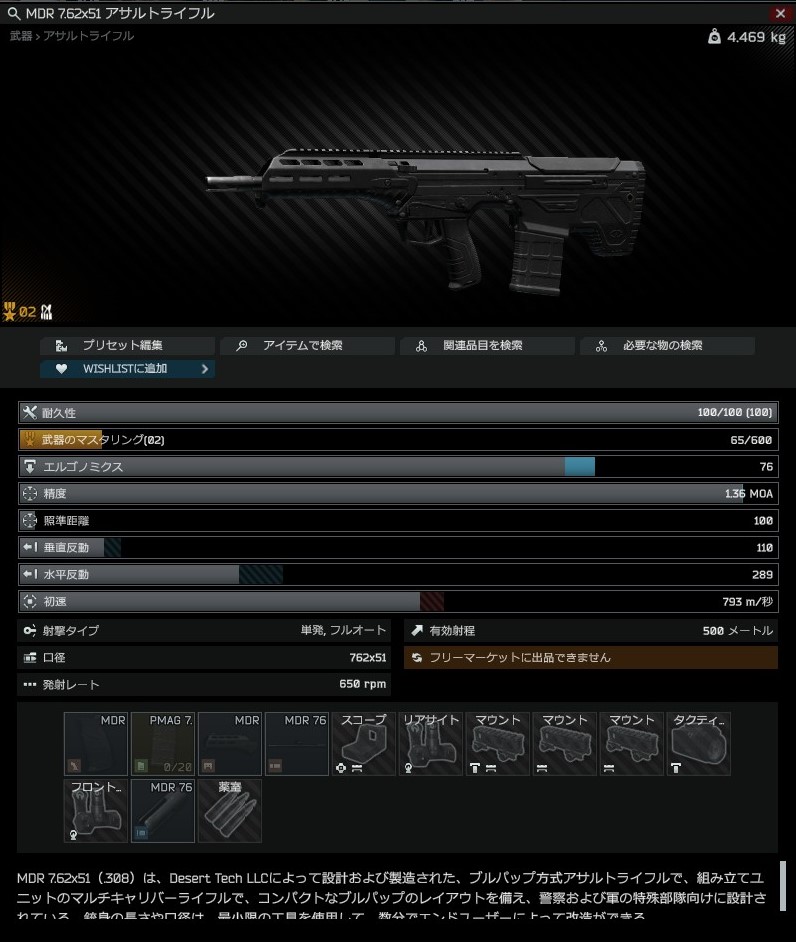796x942 pixels.
Task: Open the アサルトライフル breadcrumb category
Action: tap(89, 36)
